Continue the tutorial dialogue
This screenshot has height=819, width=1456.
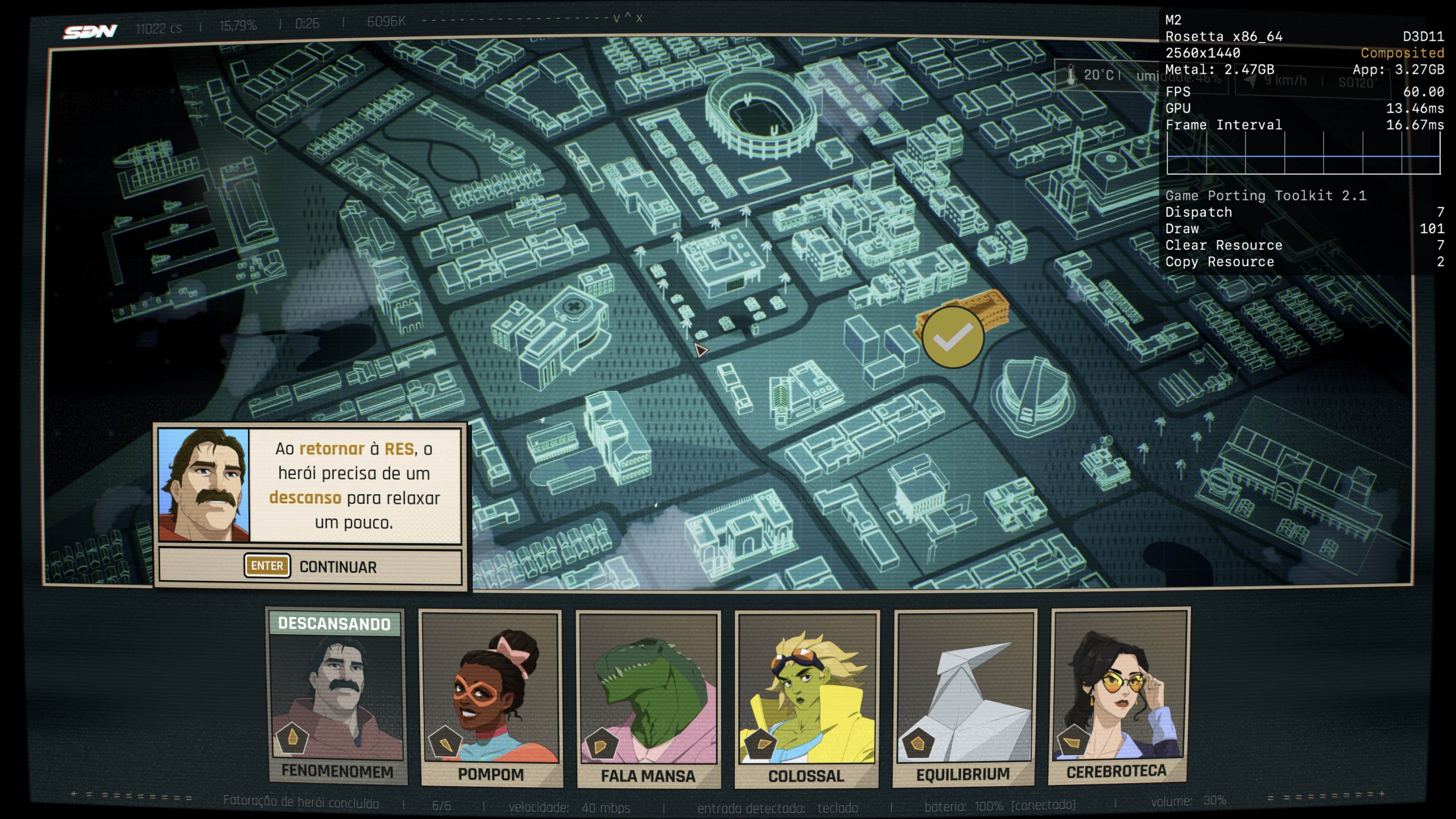coord(310,566)
